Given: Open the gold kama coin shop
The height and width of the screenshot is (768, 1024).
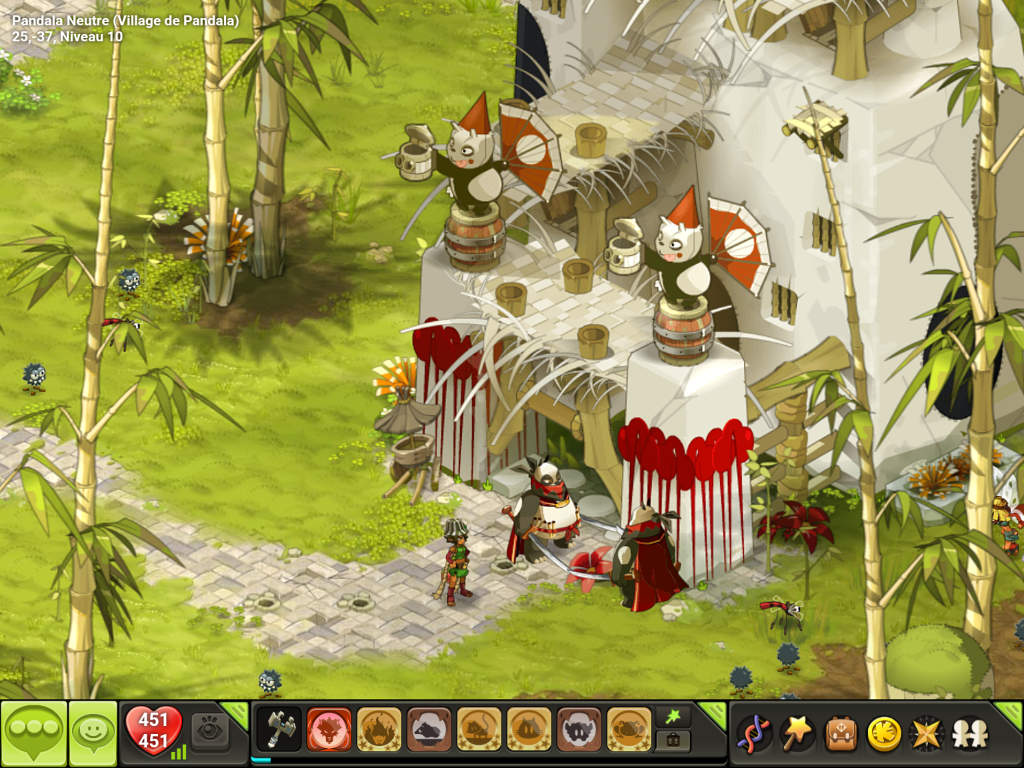Looking at the screenshot, I should tap(883, 733).
